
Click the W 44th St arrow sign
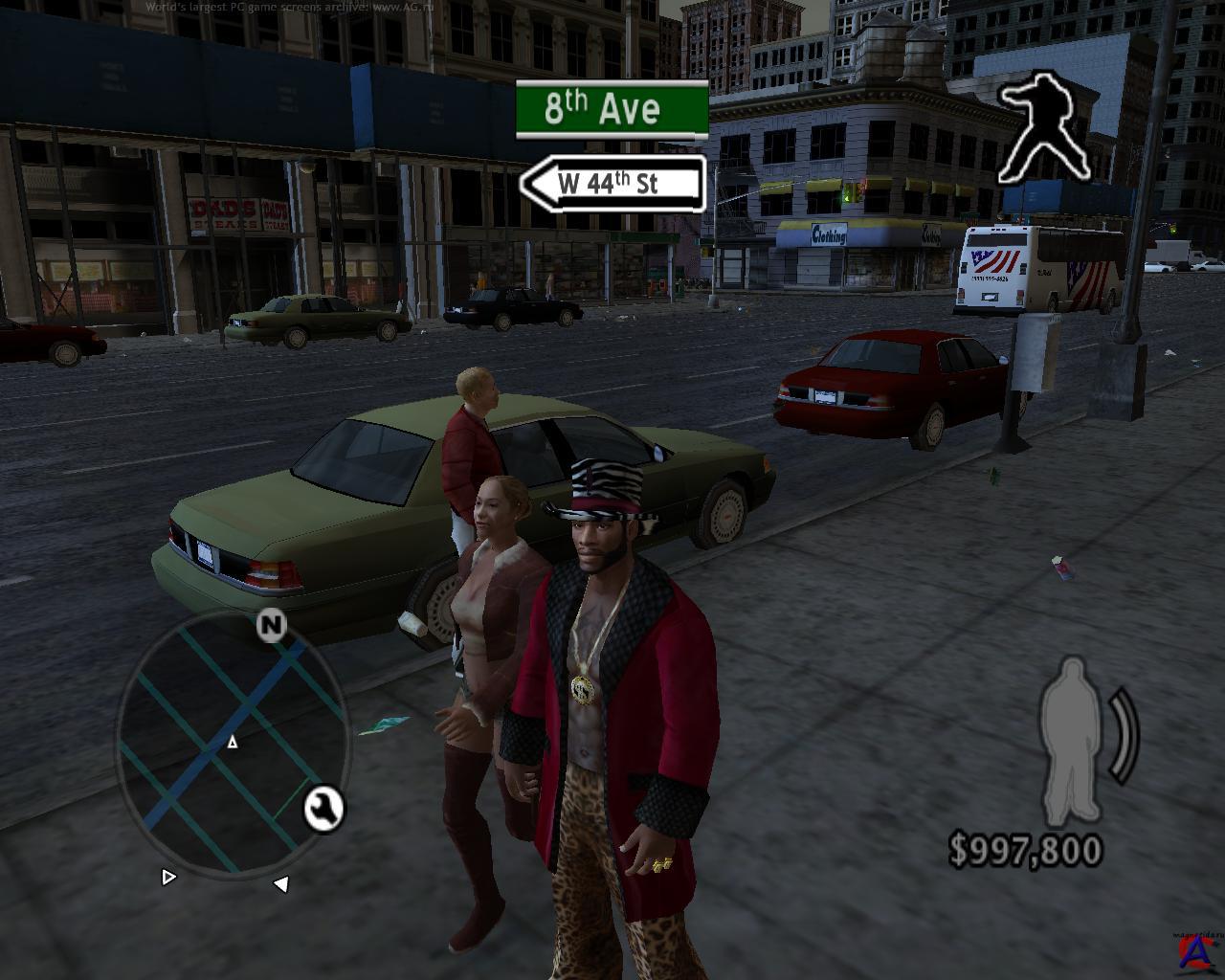tap(612, 183)
